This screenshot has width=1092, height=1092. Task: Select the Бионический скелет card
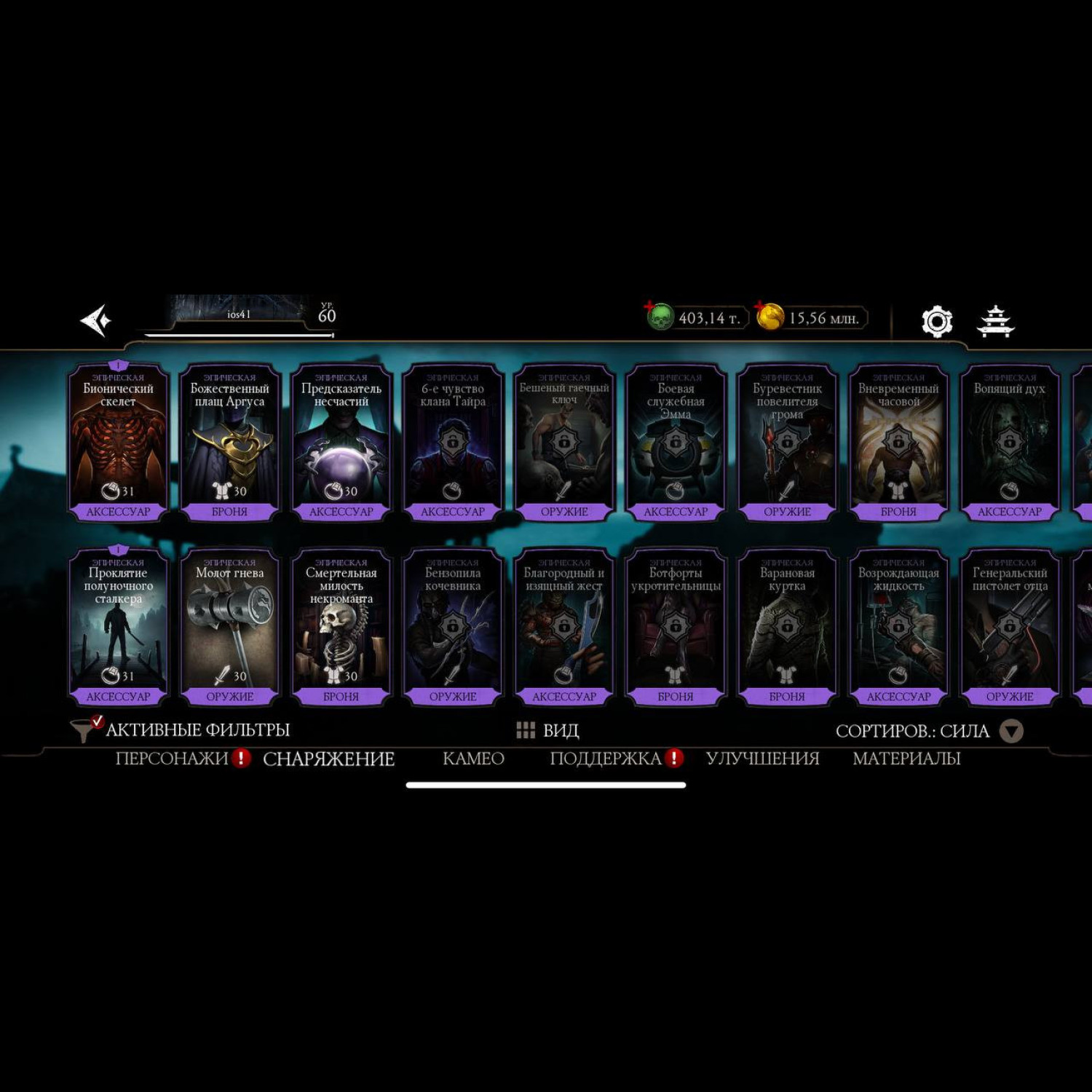pyautogui.click(x=118, y=442)
